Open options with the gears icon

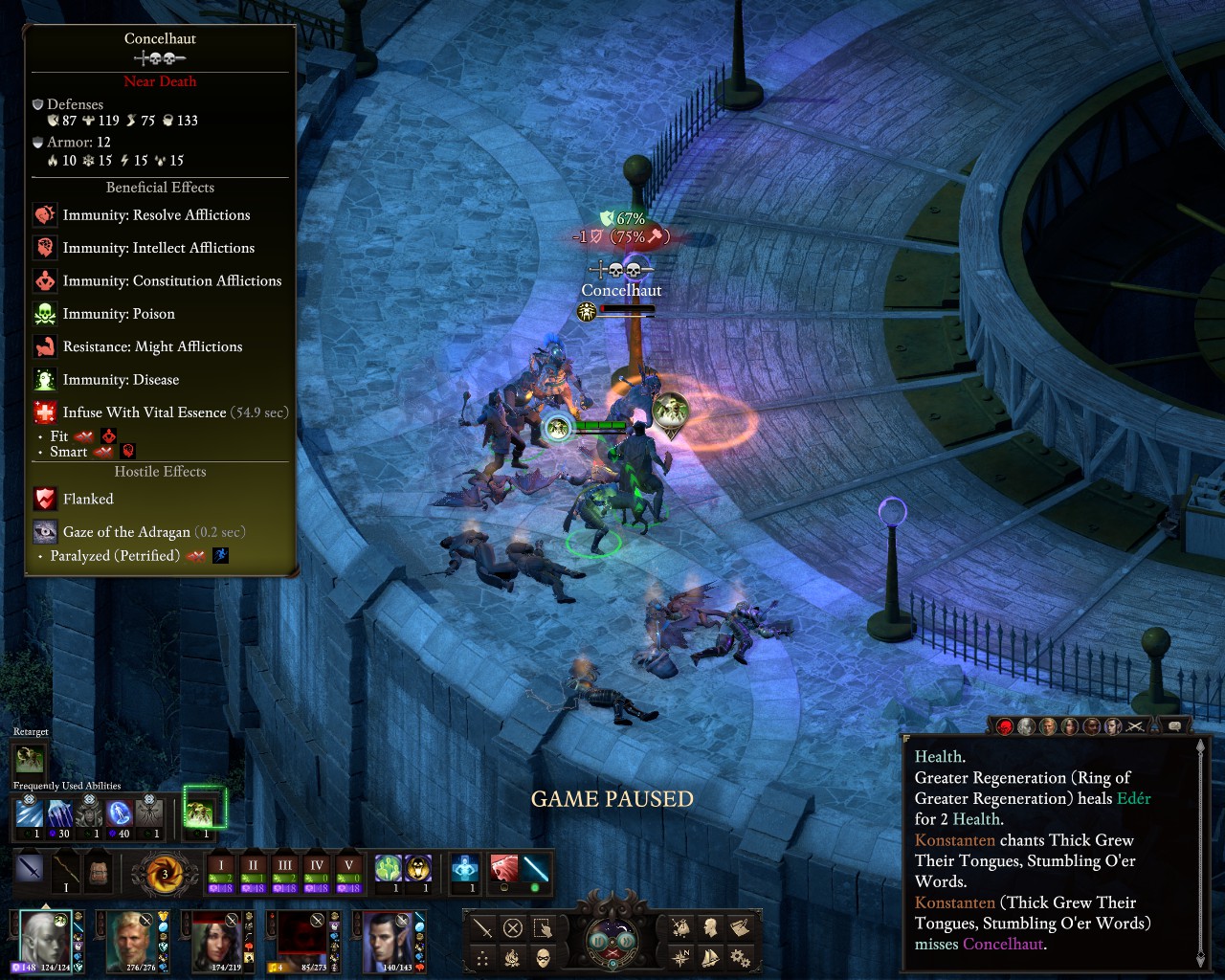pos(740,957)
